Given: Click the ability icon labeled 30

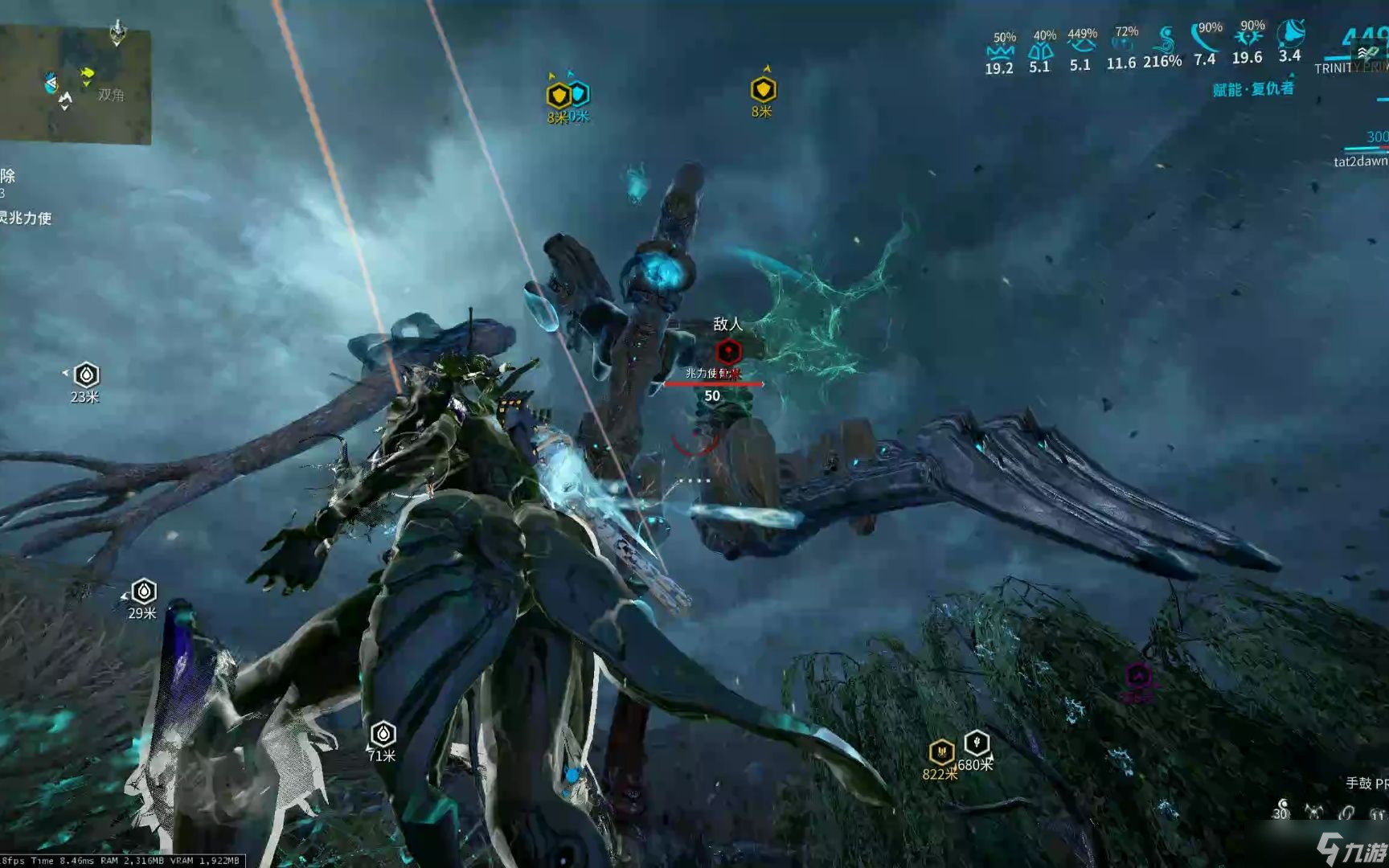Looking at the screenshot, I should 1282,806.
